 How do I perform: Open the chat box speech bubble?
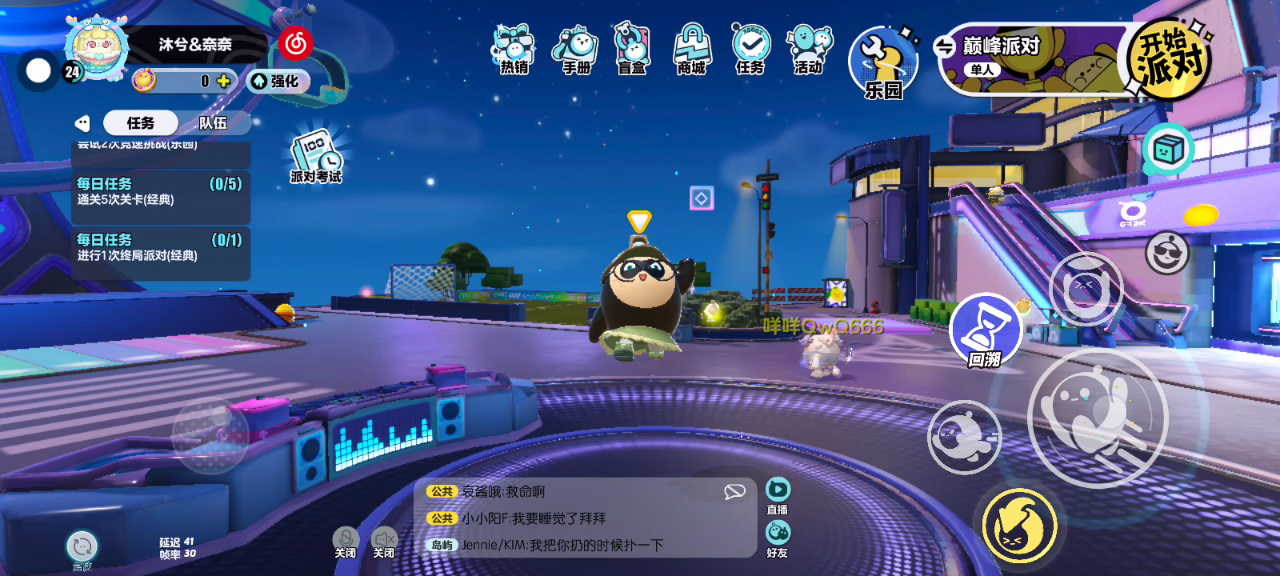pyautogui.click(x=735, y=491)
